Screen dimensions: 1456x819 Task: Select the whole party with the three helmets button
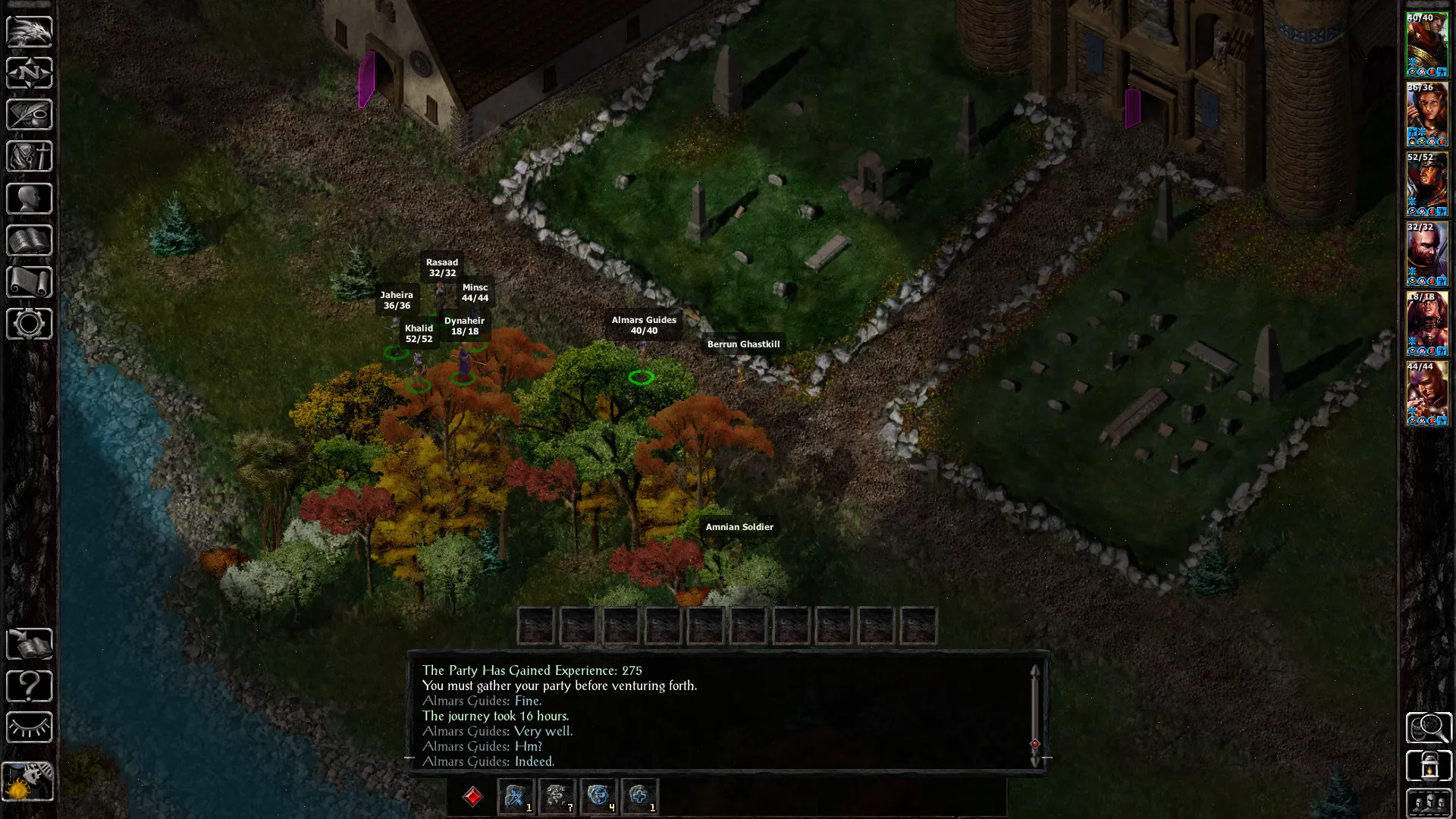coord(1429,802)
